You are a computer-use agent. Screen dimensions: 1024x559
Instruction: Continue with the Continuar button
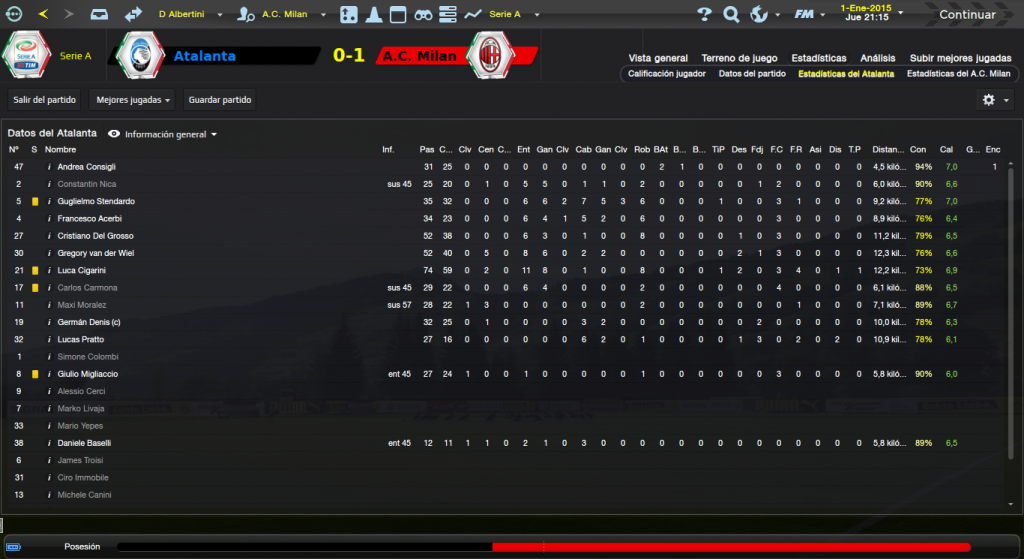tap(966, 14)
